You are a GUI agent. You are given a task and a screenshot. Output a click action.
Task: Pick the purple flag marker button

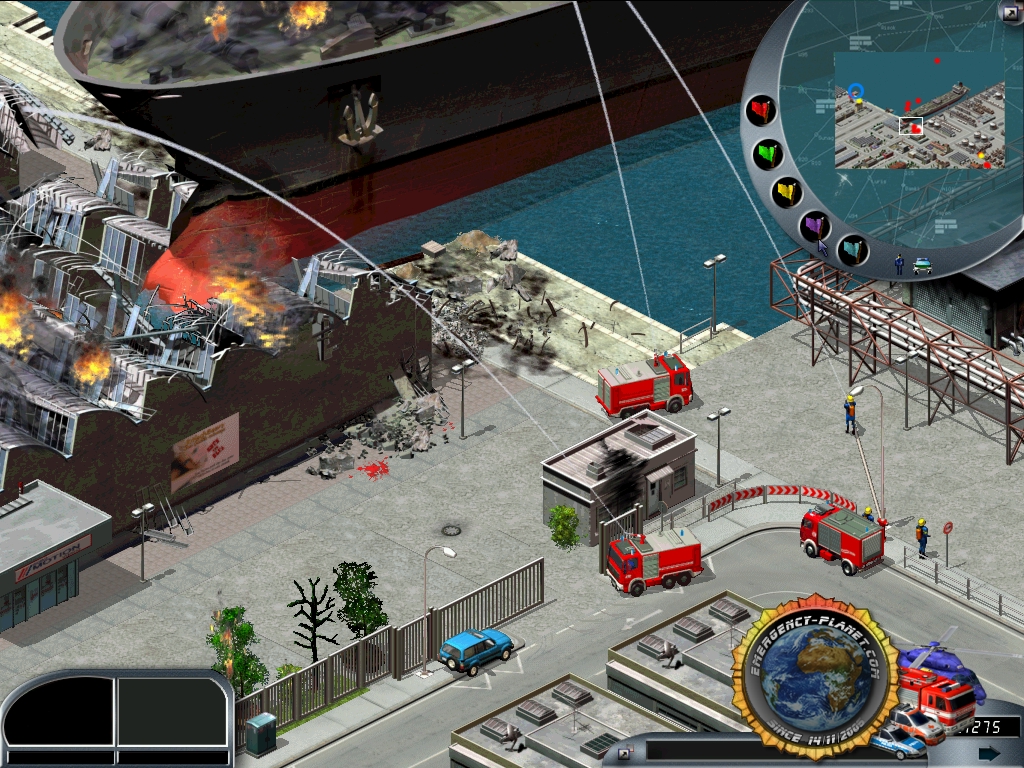tap(816, 226)
